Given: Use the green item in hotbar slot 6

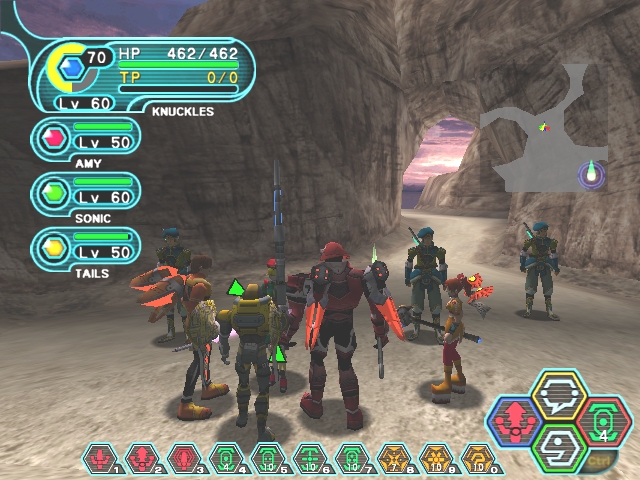Looking at the screenshot, I should pos(309,459).
